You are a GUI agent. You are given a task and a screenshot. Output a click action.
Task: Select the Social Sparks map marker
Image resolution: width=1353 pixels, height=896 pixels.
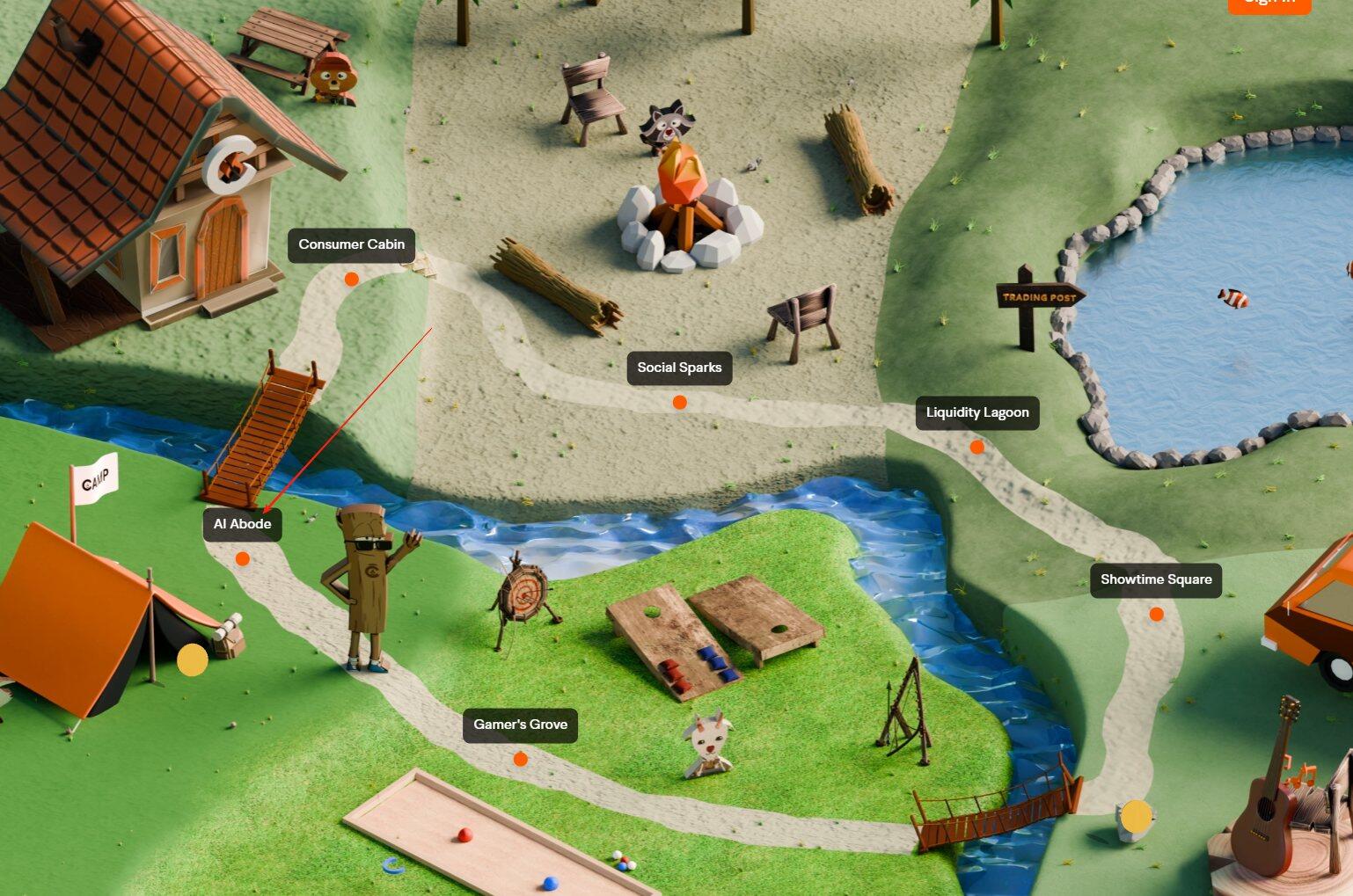click(679, 401)
